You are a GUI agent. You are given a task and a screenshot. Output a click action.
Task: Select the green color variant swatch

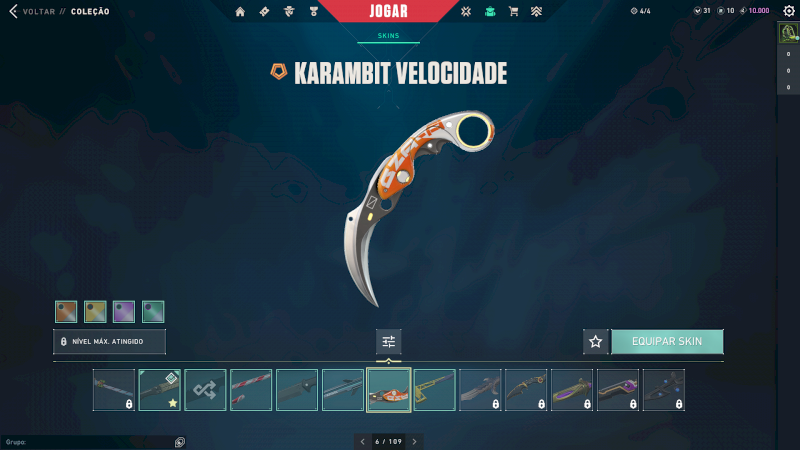(153, 311)
